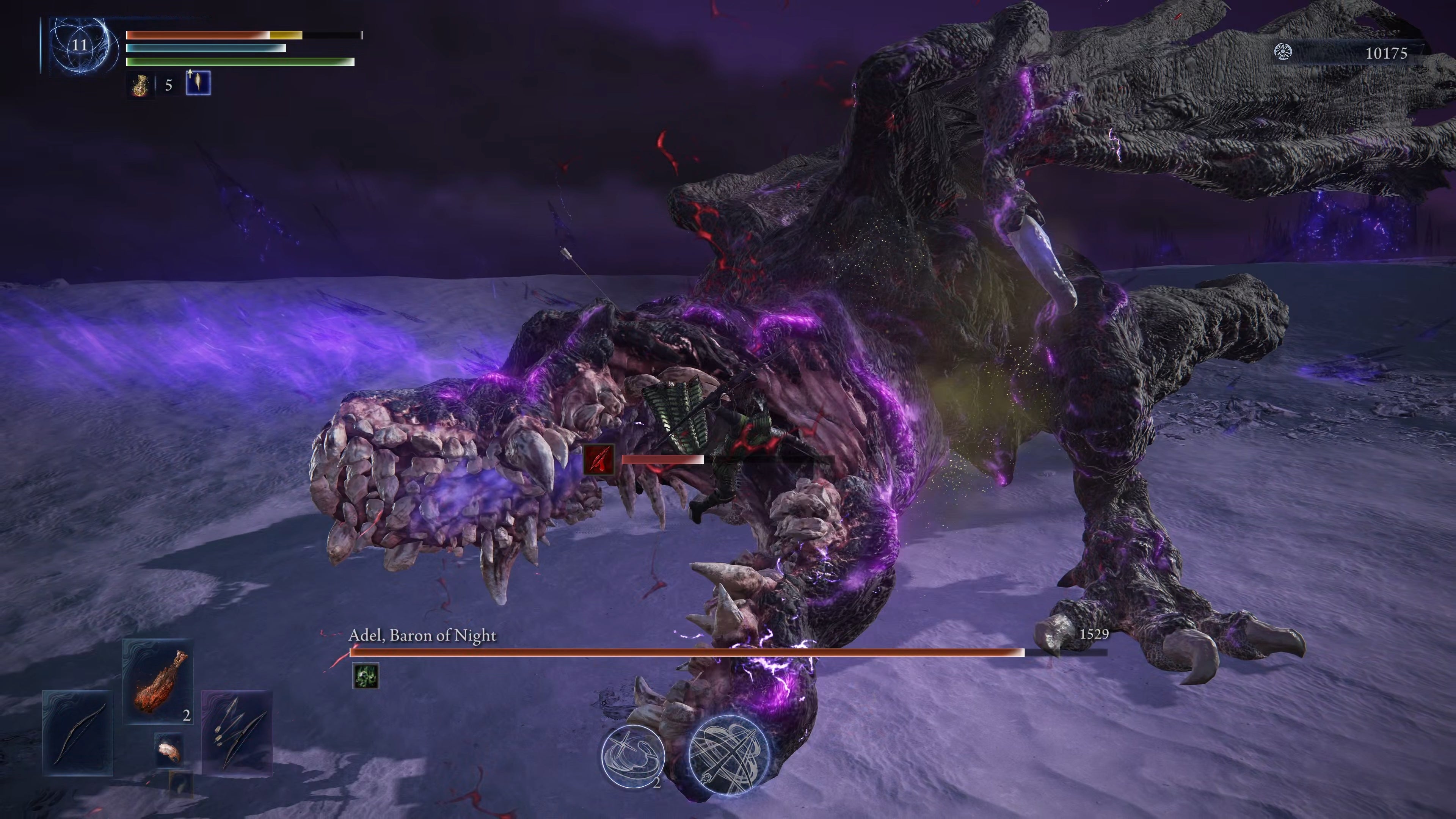
Task: Click the green poison status on boss
Action: pos(365,676)
